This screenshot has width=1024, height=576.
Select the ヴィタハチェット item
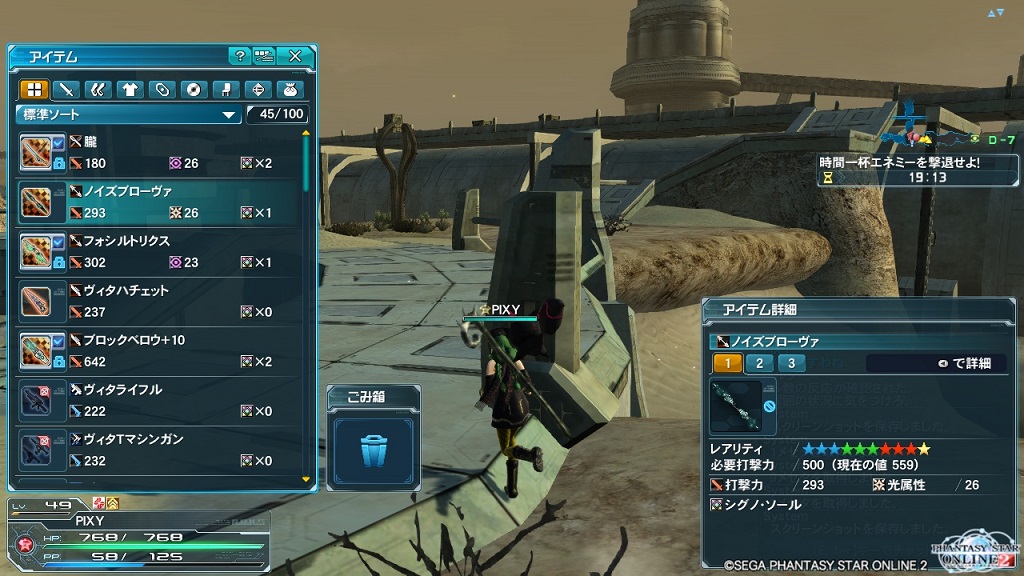(x=160, y=301)
